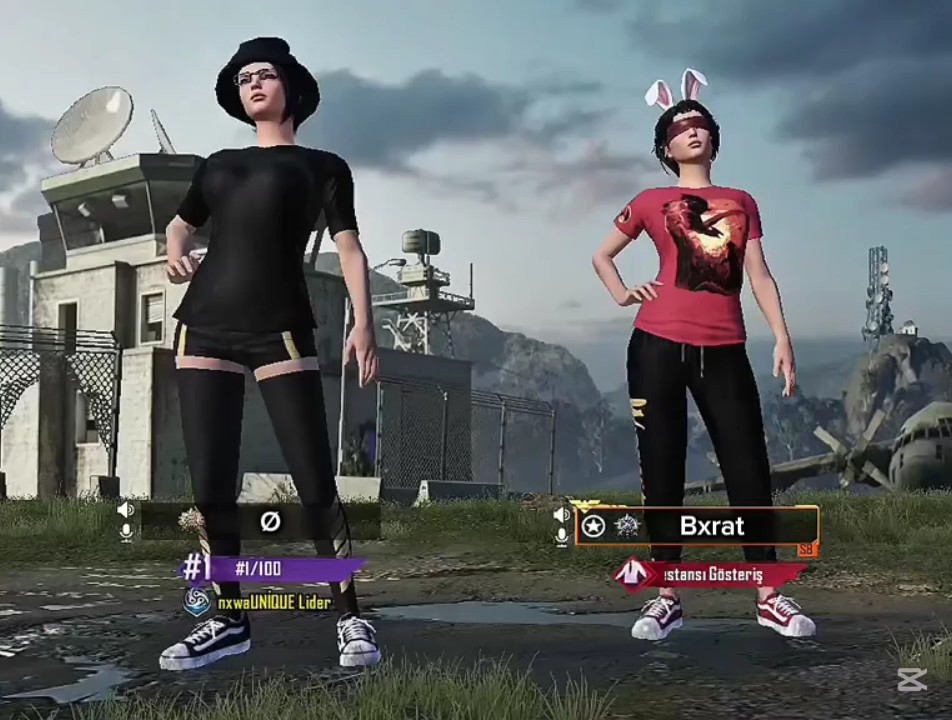952x720 pixels.
Task: Click the star badge on Bxrat's nameplate
Action: click(594, 526)
